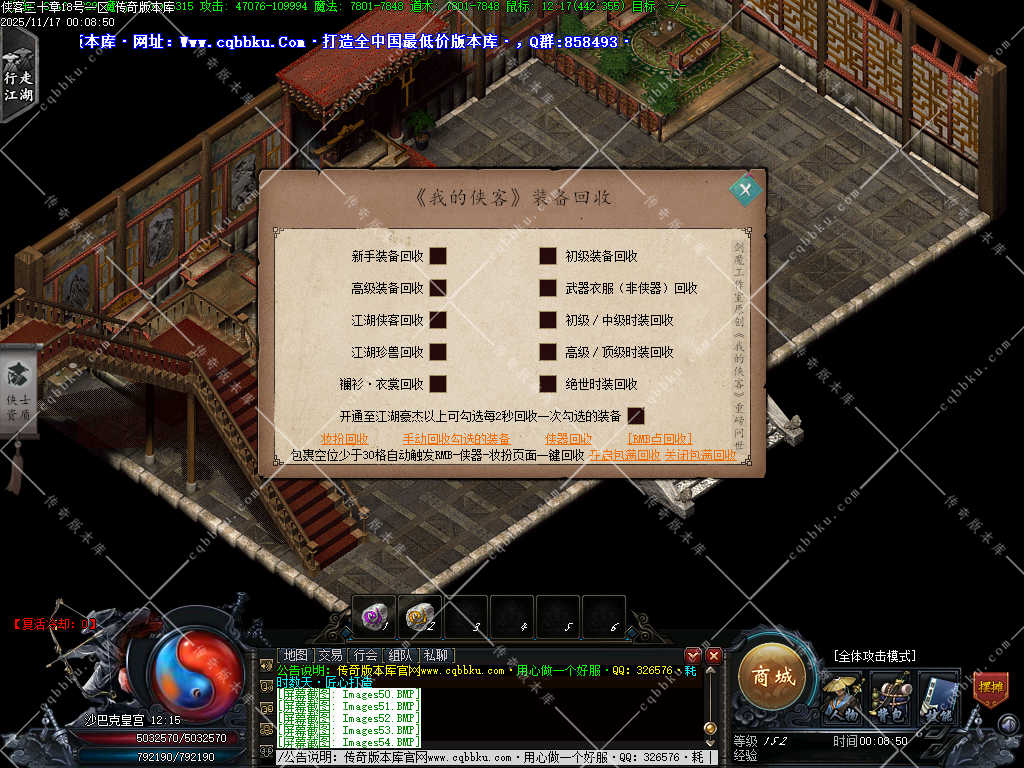Image resolution: width=1024 pixels, height=768 pixels.
Task: Enable auto-recycle every 2 seconds checkbox
Action: pos(636,416)
